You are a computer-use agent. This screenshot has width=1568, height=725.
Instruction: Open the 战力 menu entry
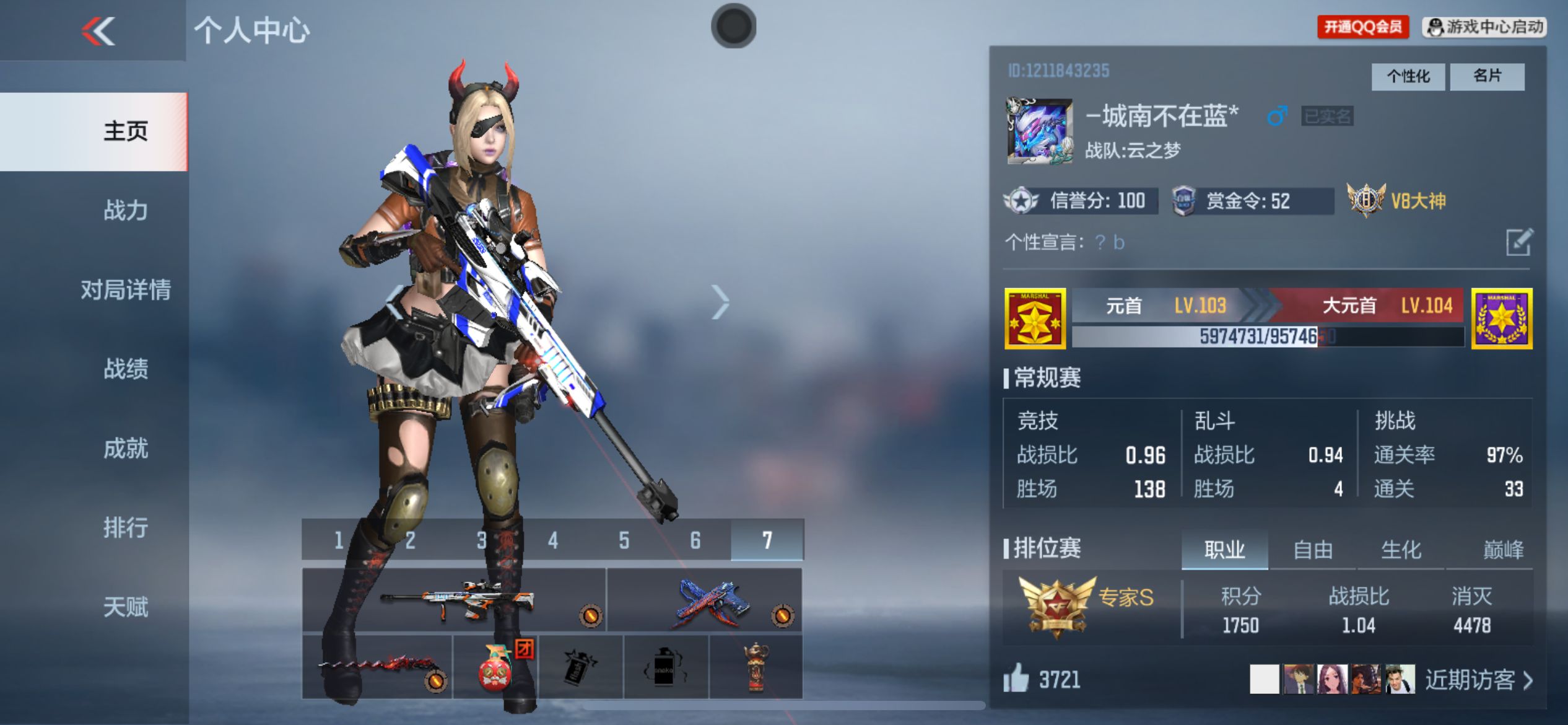[x=126, y=211]
